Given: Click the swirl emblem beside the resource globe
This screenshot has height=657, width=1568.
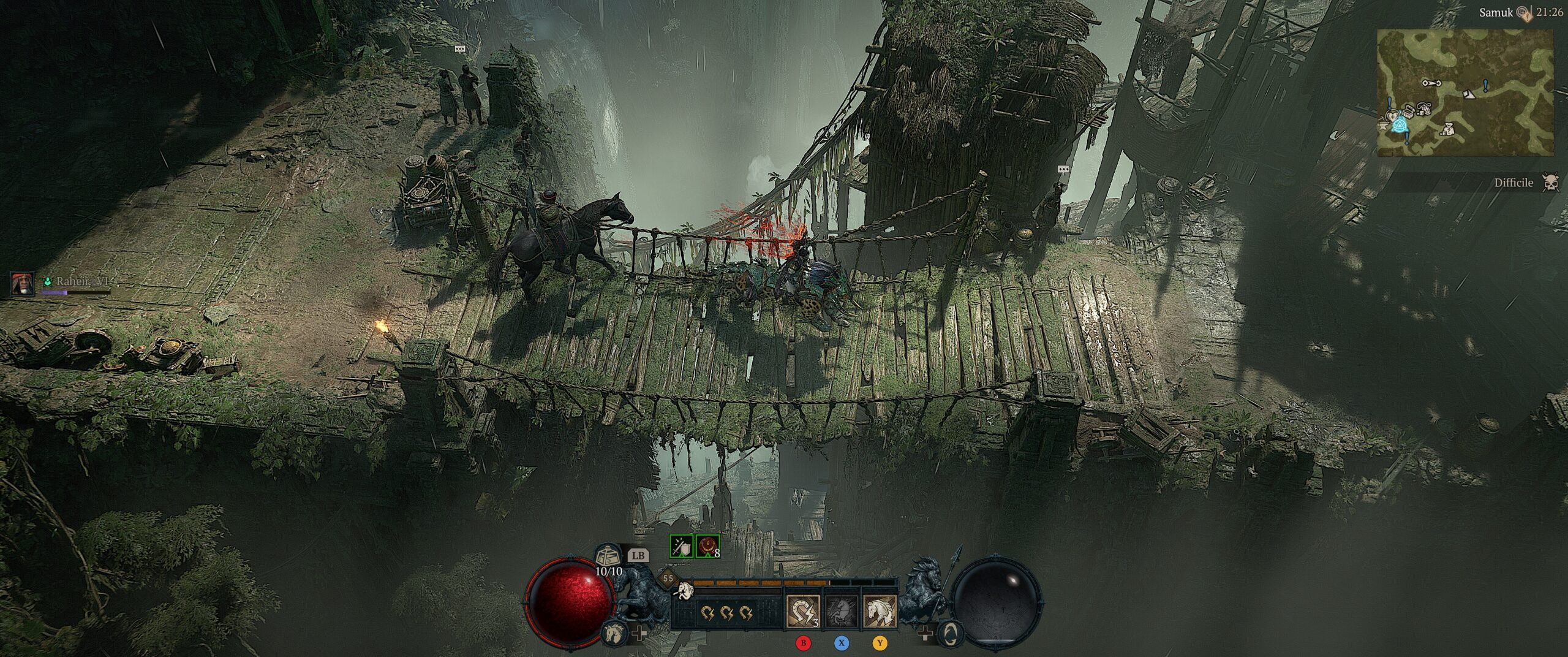Looking at the screenshot, I should (950, 633).
